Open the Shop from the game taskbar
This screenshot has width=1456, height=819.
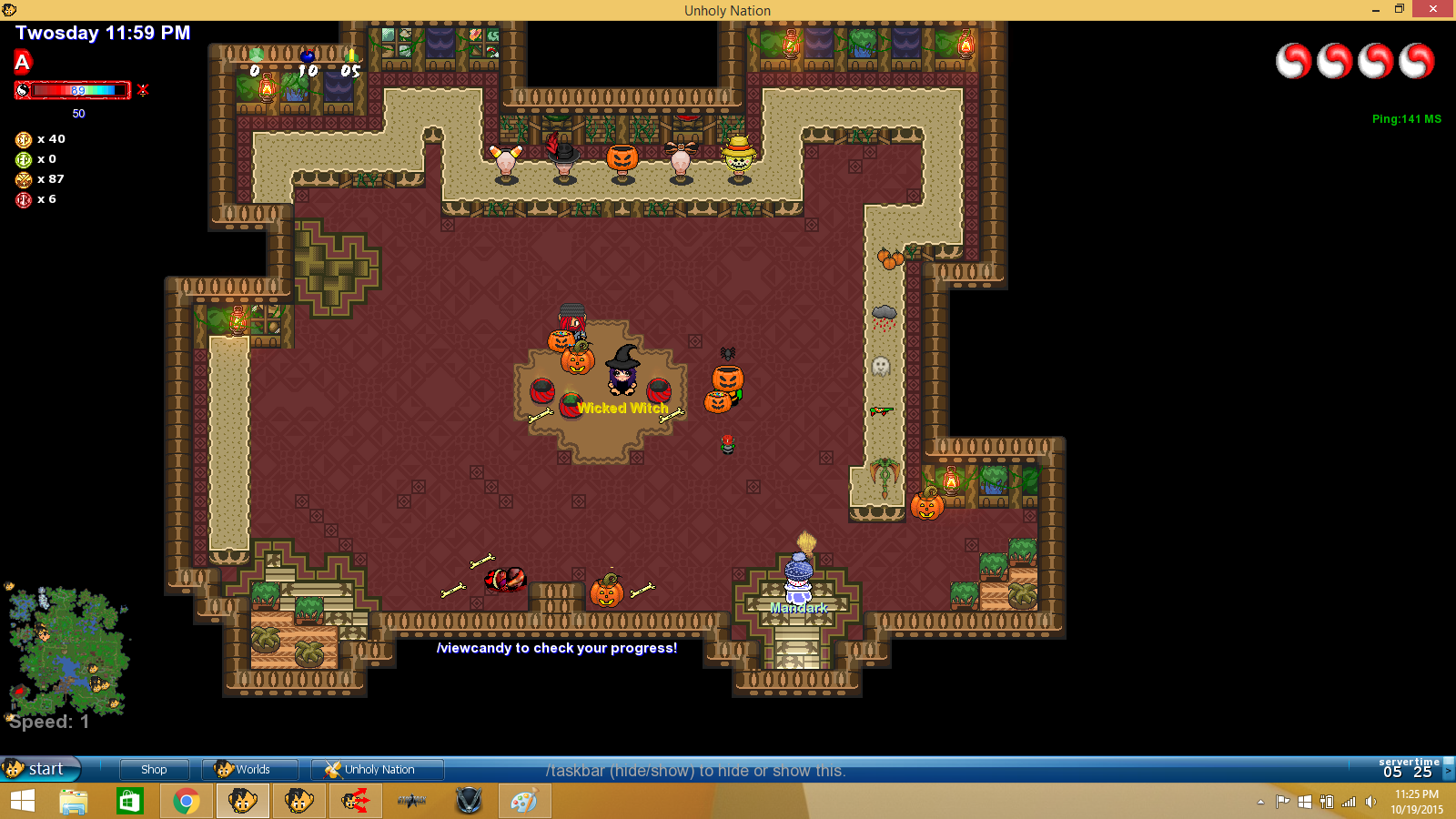pyautogui.click(x=154, y=769)
